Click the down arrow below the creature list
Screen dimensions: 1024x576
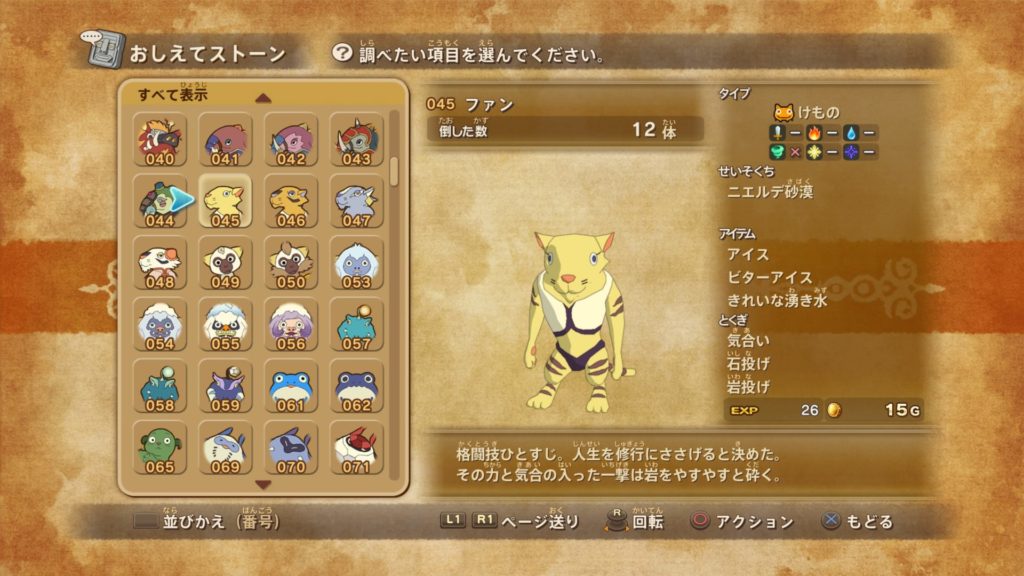point(263,485)
